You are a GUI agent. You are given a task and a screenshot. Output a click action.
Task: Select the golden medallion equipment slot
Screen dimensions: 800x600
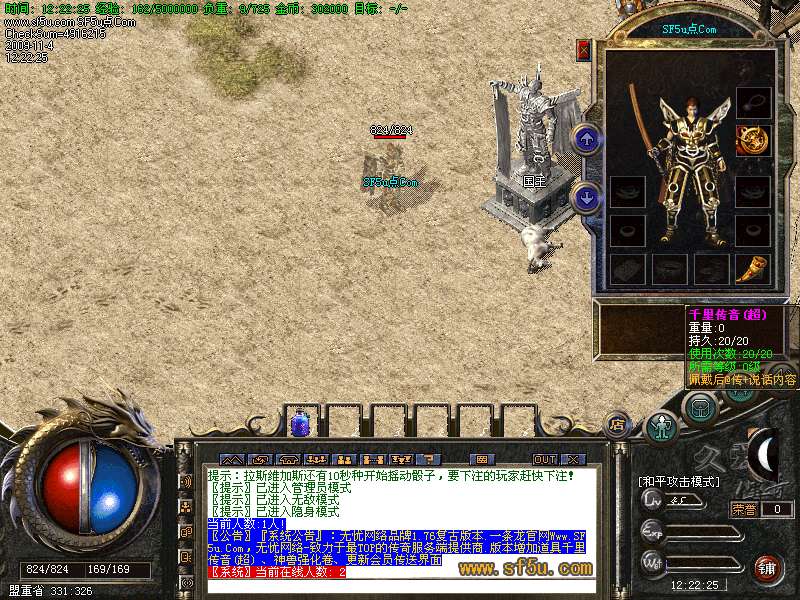click(752, 140)
